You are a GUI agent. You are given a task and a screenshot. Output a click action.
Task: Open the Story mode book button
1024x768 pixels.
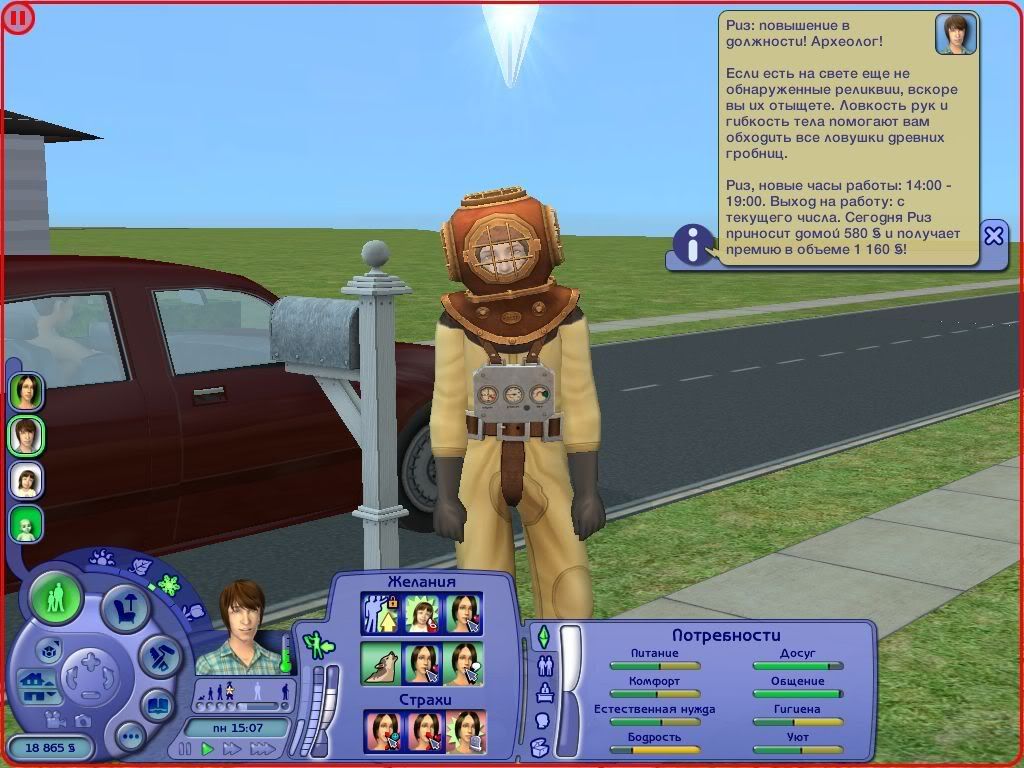tap(157, 704)
